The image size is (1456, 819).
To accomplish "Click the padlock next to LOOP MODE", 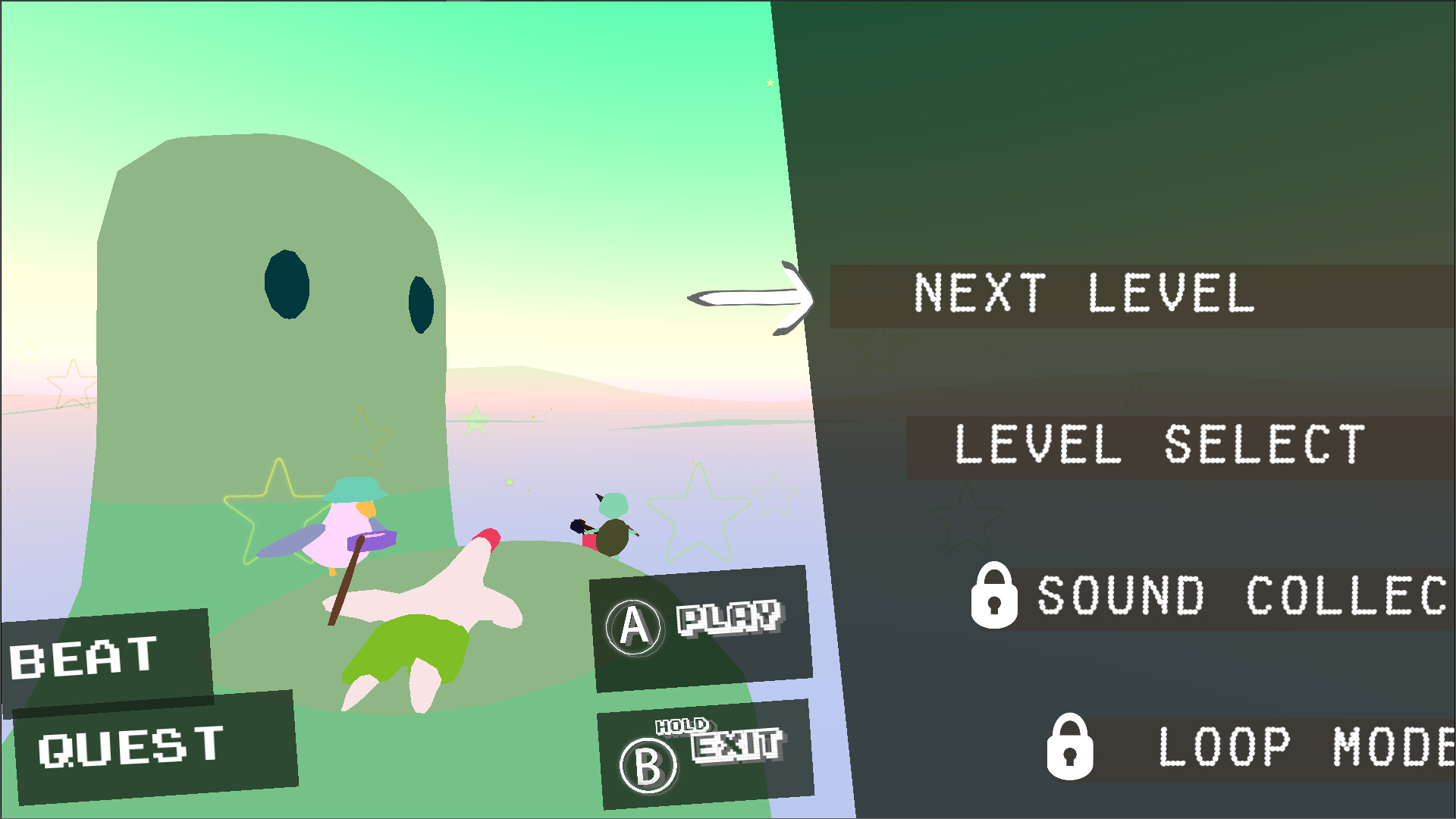I will (1072, 747).
